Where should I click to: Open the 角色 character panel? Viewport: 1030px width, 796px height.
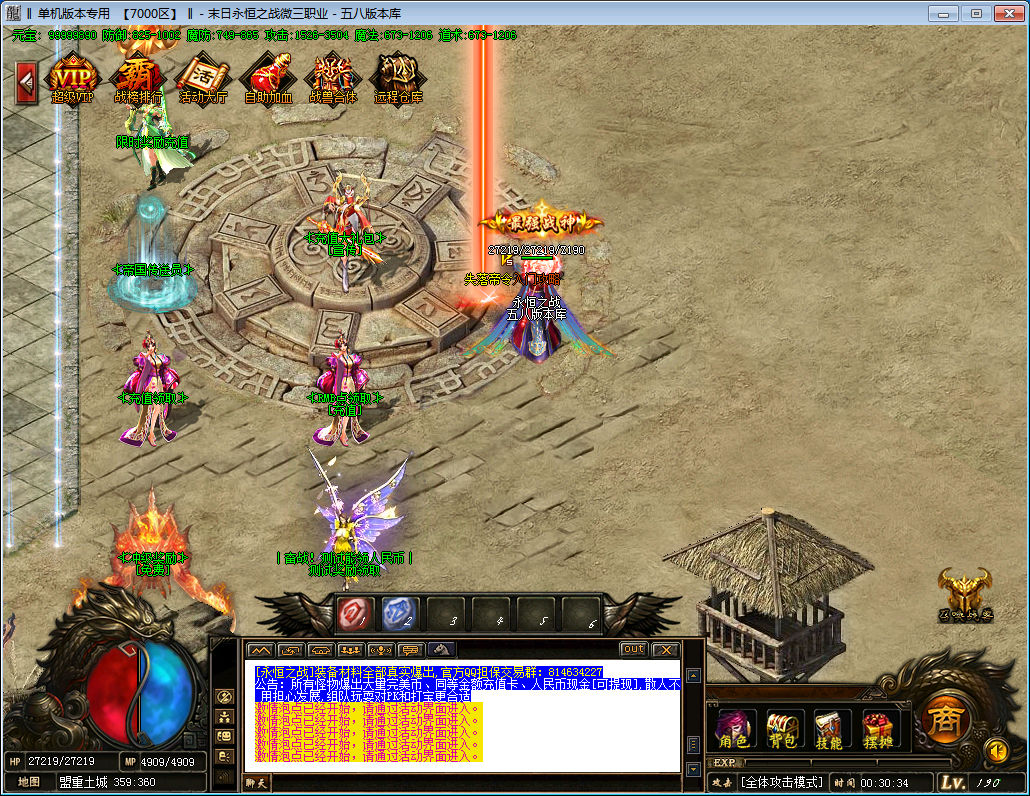(x=733, y=727)
